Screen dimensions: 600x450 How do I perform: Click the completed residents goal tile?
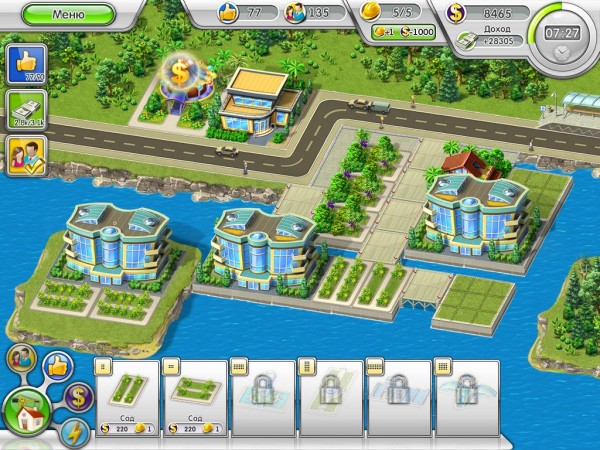pos(22,155)
